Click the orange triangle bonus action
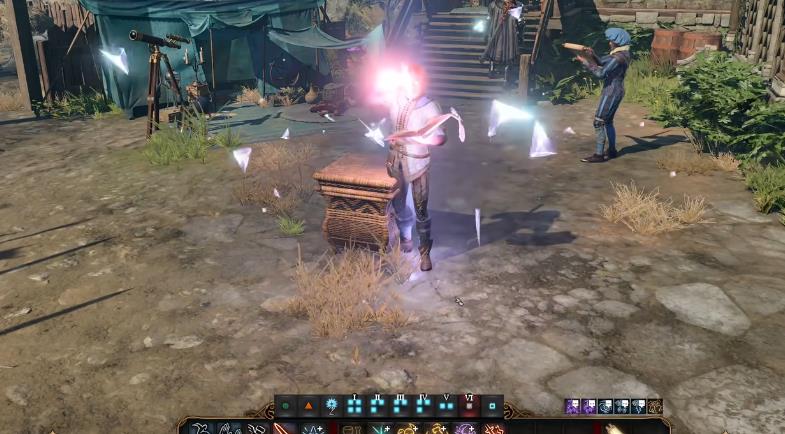Screen dimensions: 785x434 [x=309, y=407]
